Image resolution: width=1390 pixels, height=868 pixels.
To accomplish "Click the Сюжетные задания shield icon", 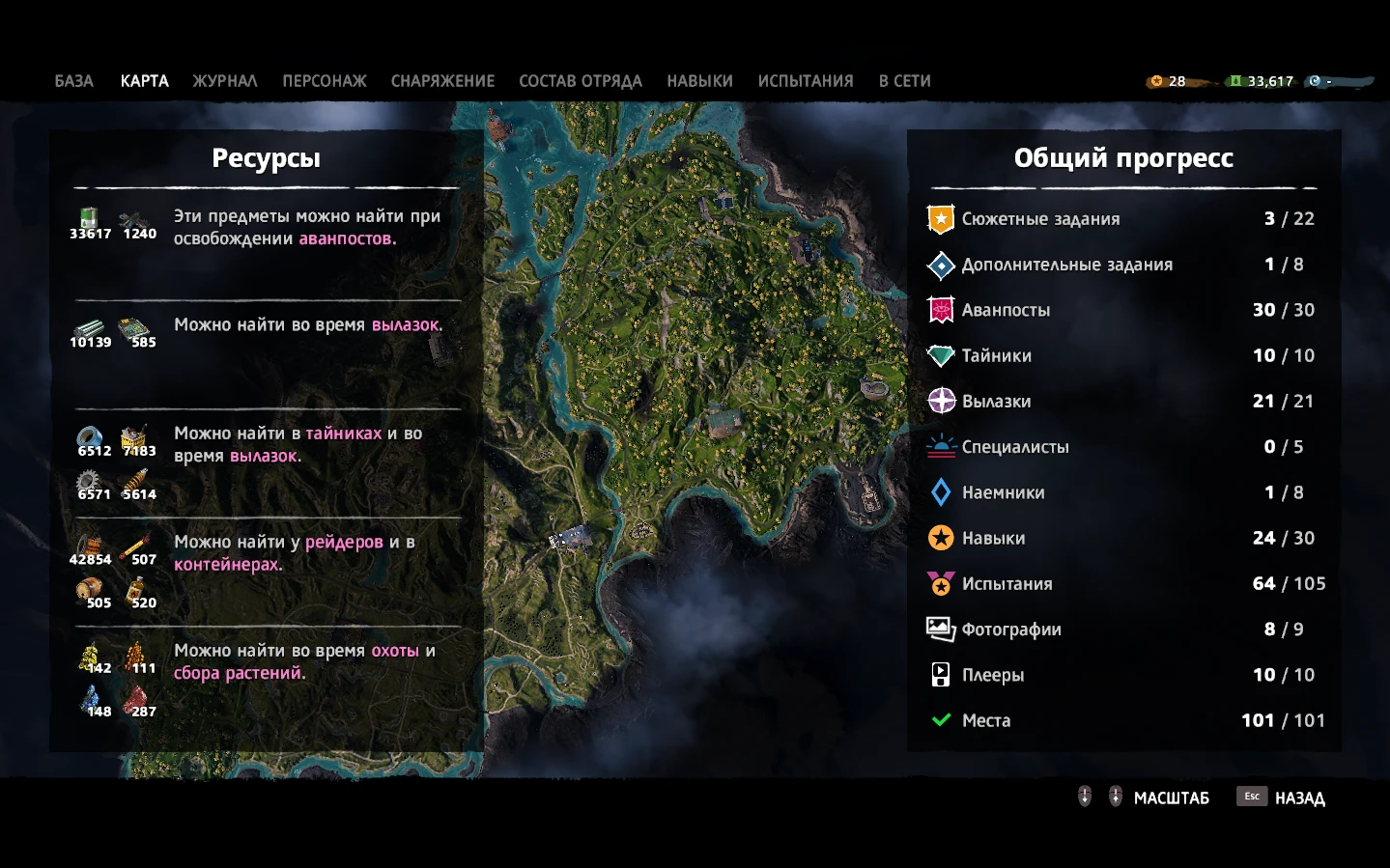I will click(940, 218).
